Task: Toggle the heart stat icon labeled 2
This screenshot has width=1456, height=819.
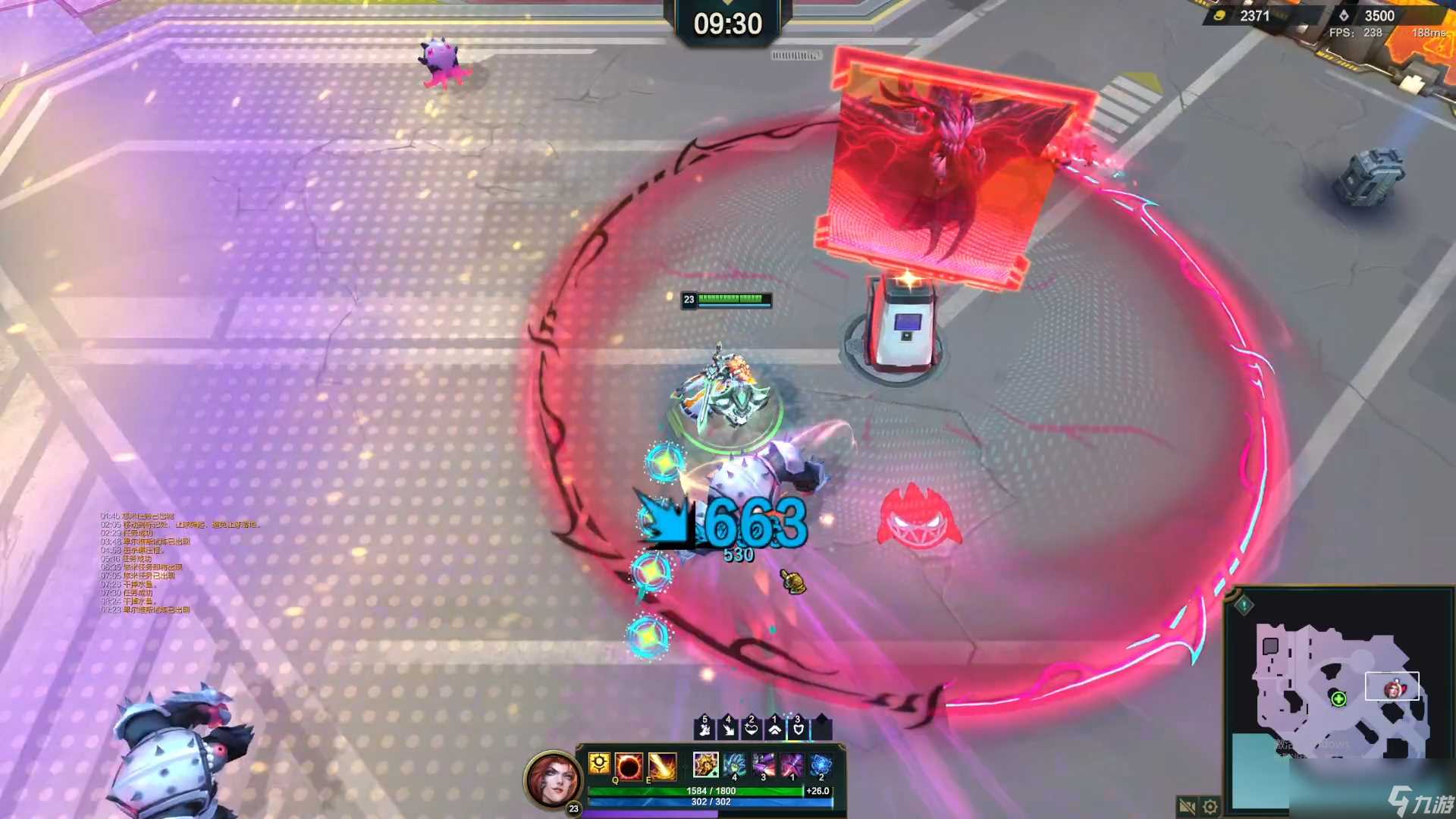Action: tap(752, 728)
